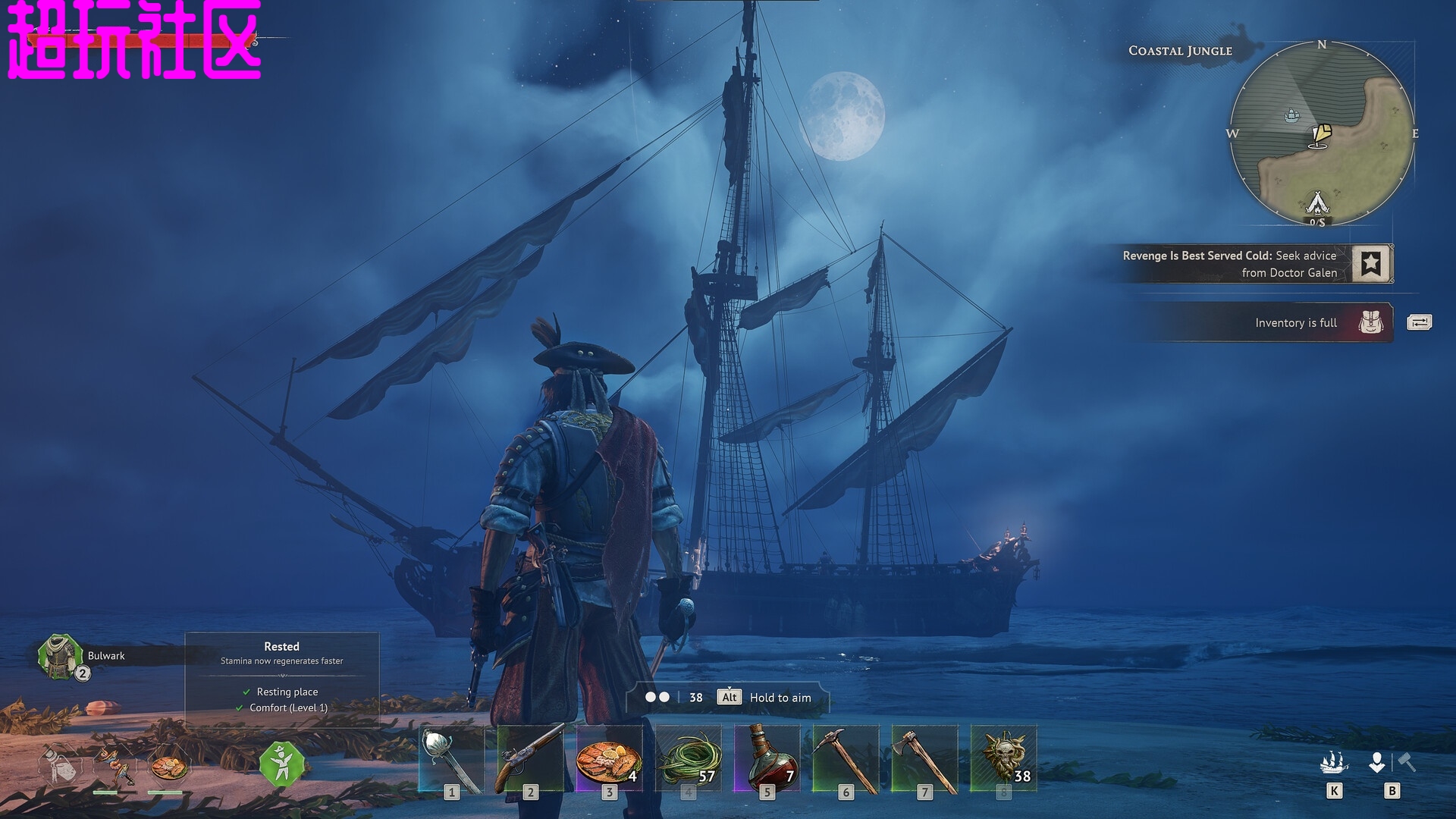Click the quest star banner icon
Screen dimensions: 1456x819
click(1371, 264)
